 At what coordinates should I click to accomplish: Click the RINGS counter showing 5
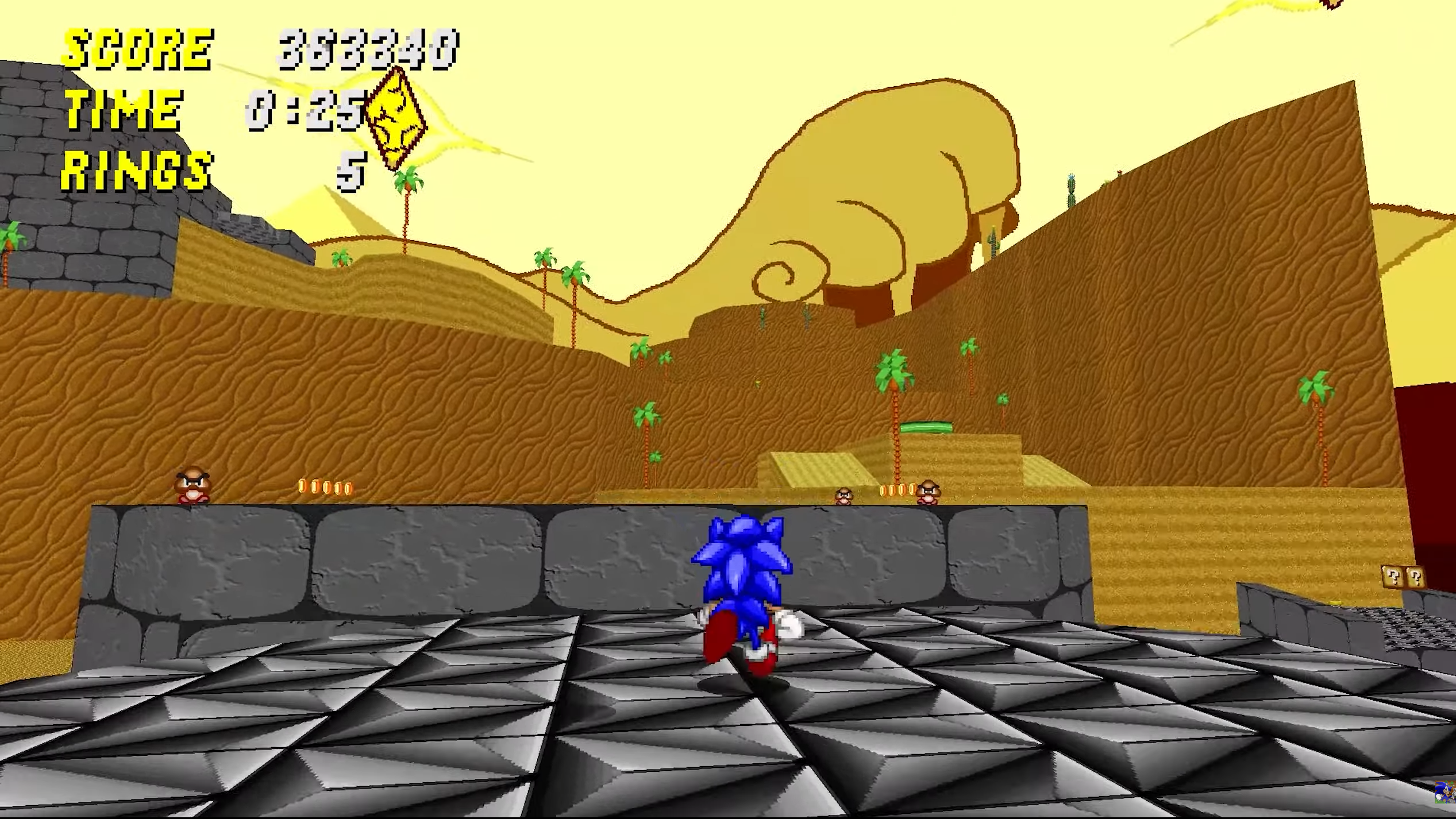pos(350,171)
